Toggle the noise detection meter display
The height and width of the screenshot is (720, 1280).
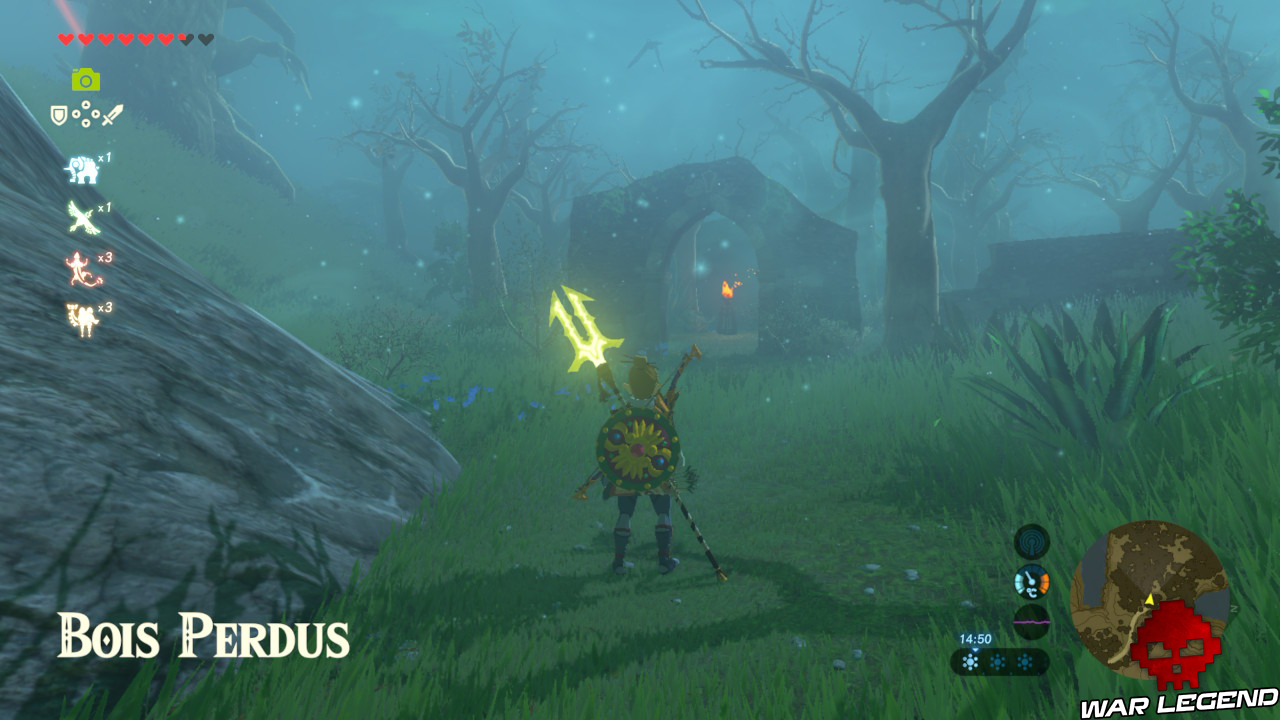(1032, 621)
